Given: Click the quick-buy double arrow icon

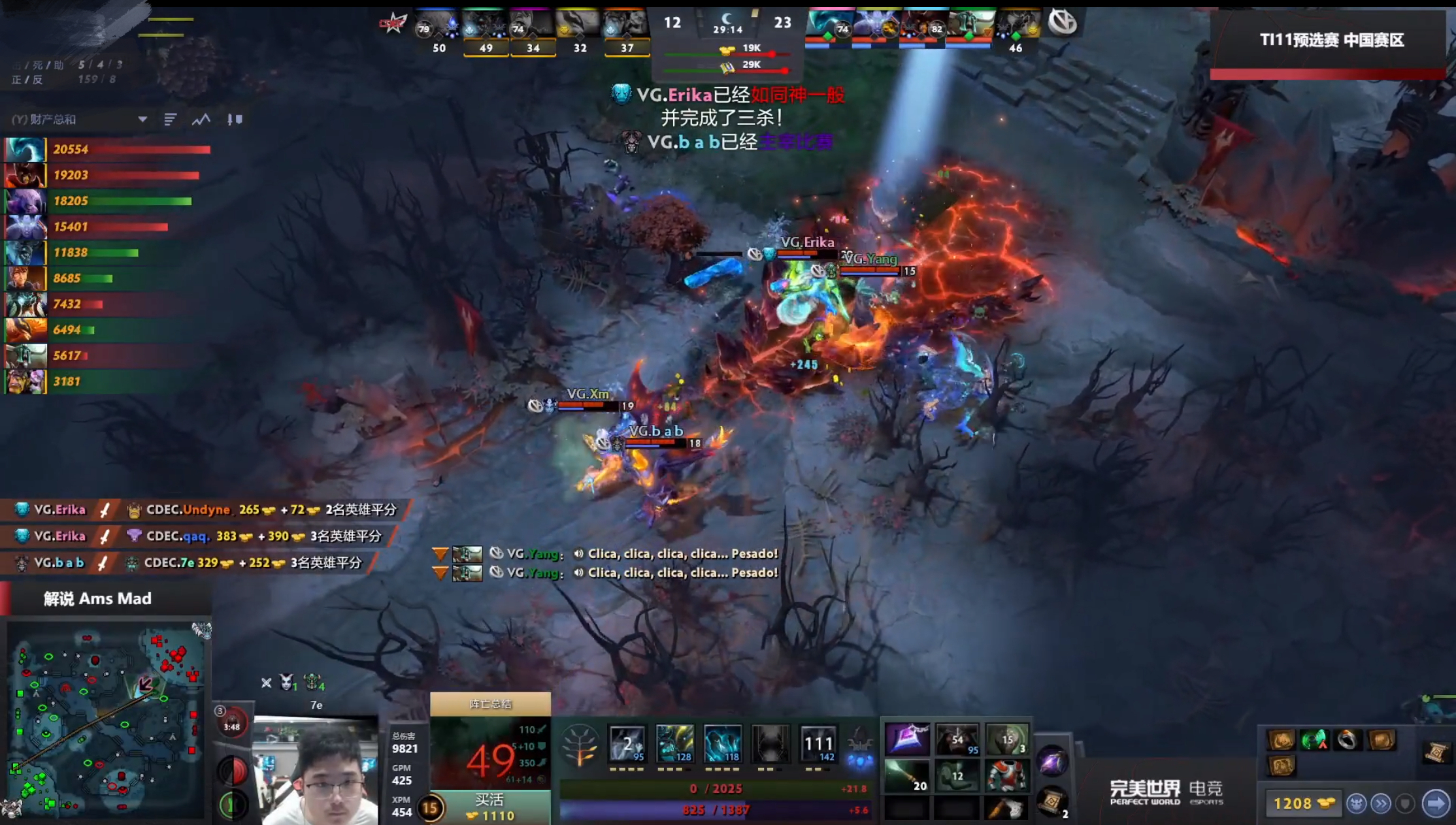Looking at the screenshot, I should pos(1381,803).
